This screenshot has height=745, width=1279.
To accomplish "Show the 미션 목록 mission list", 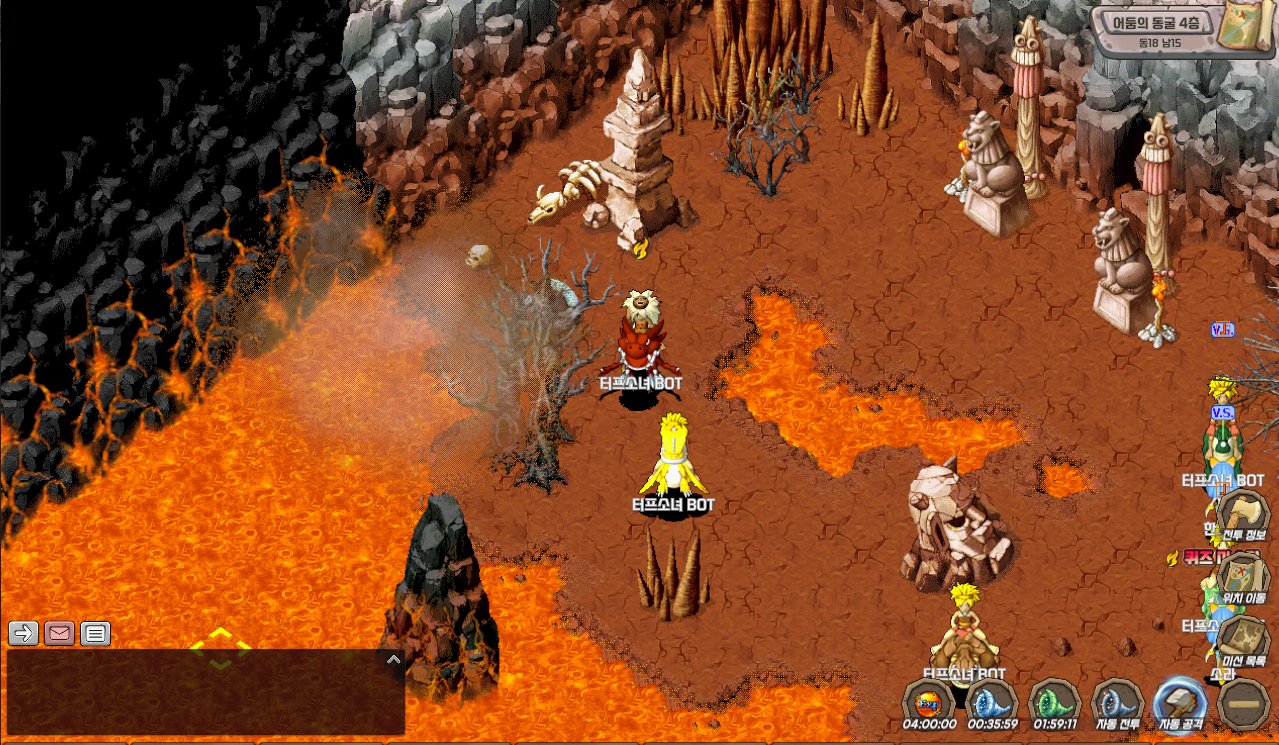I will click(1243, 641).
